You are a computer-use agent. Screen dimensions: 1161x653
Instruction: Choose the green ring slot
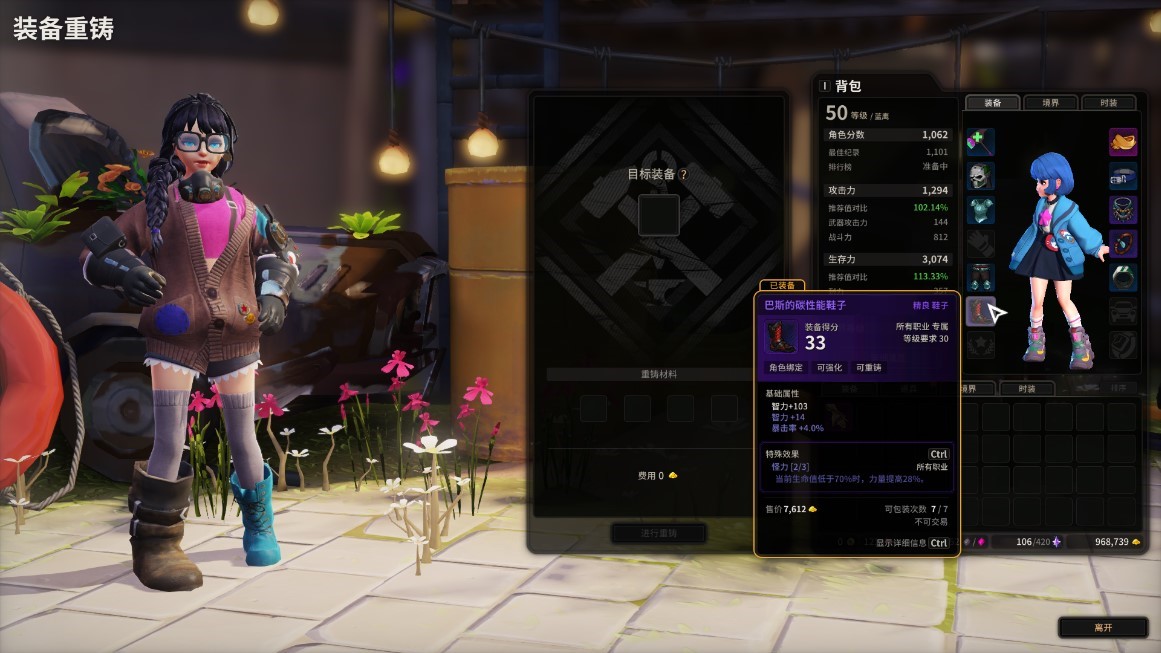[1123, 277]
